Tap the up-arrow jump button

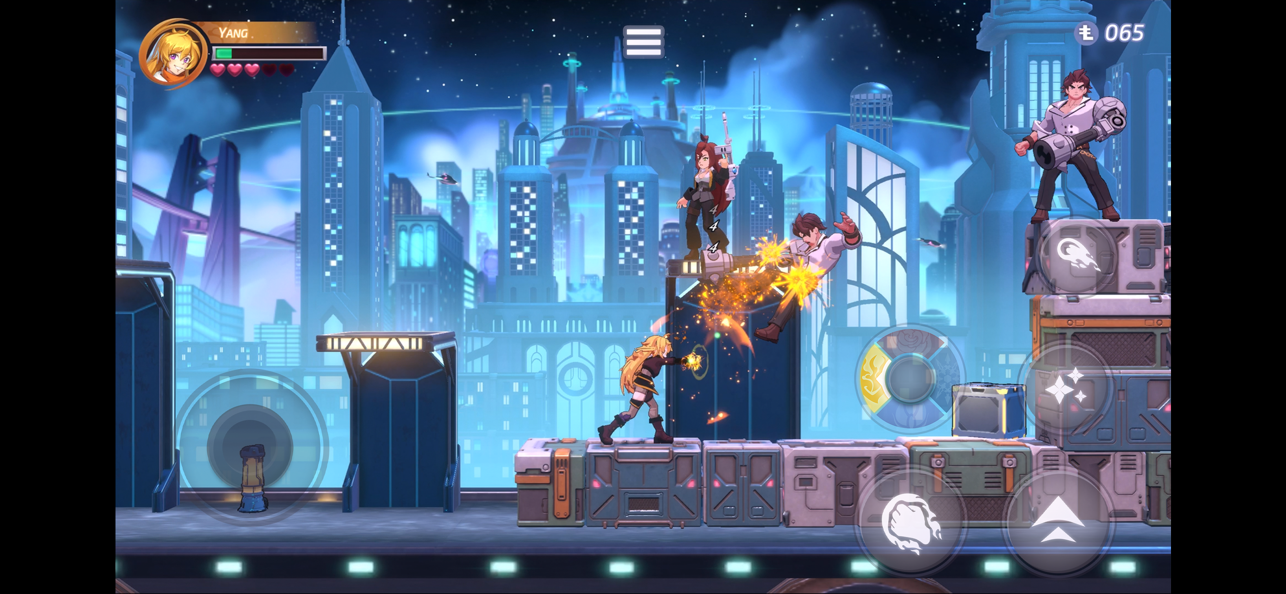(x=1058, y=522)
